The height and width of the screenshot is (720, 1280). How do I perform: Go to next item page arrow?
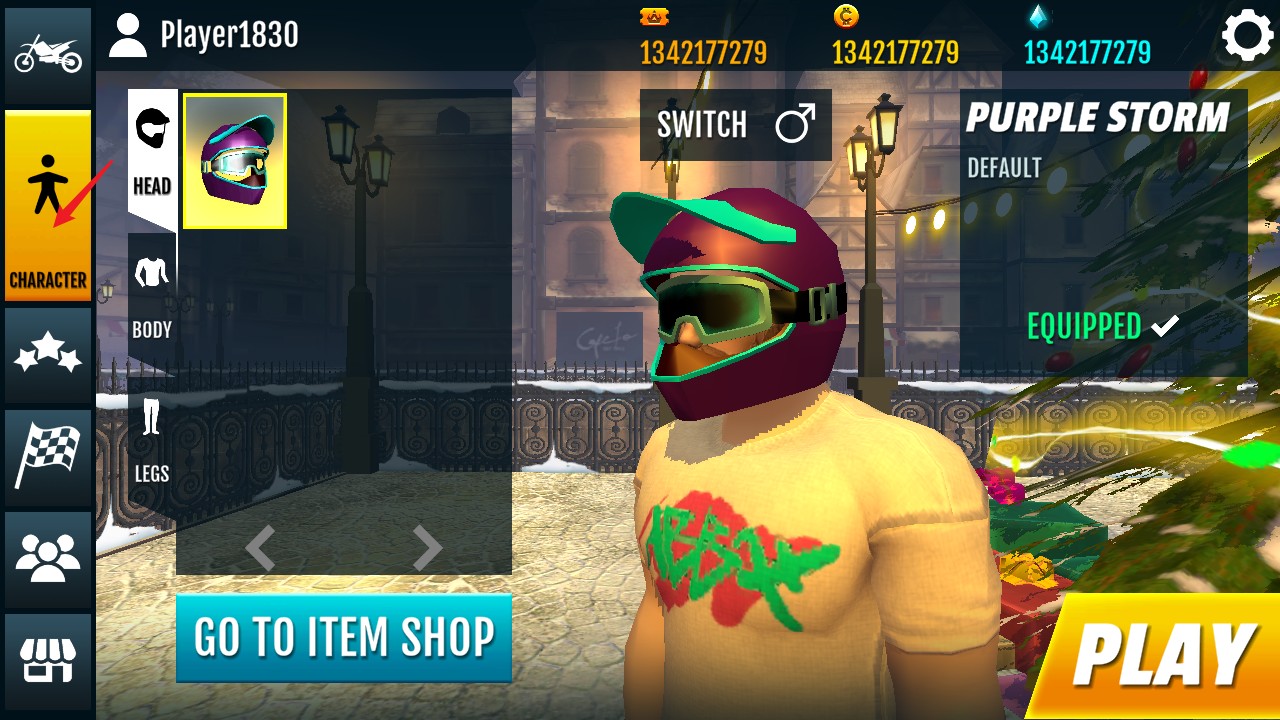click(427, 548)
